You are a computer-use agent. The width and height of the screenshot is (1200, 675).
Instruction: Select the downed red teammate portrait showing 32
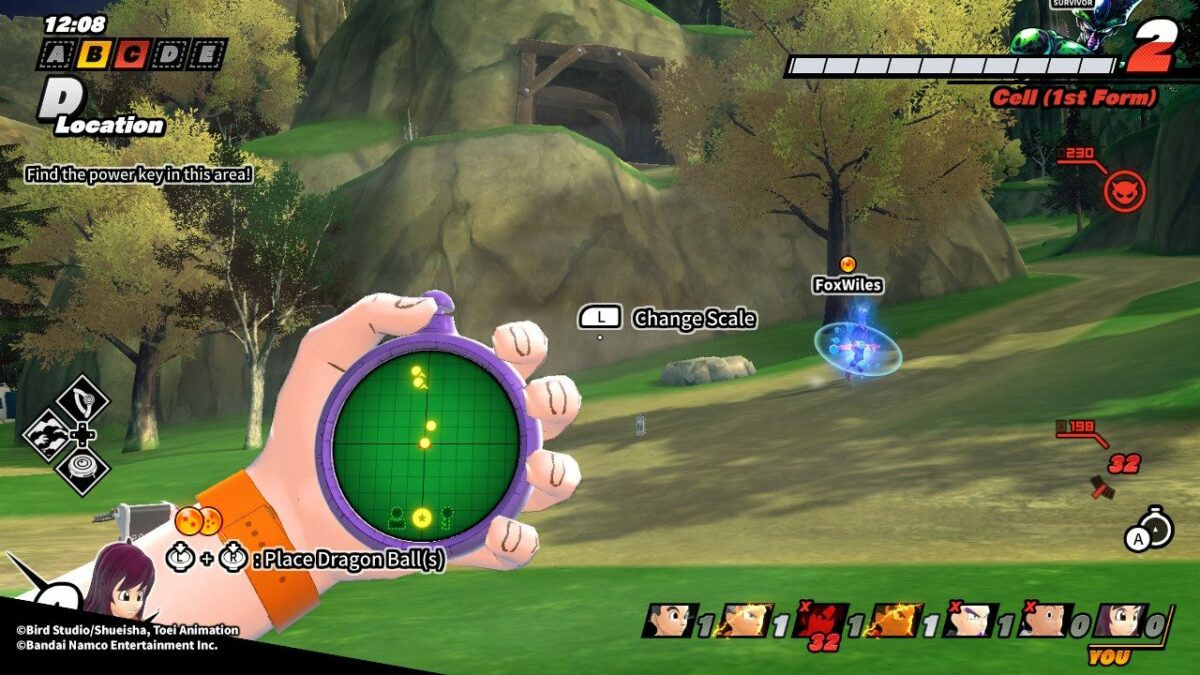click(821, 622)
